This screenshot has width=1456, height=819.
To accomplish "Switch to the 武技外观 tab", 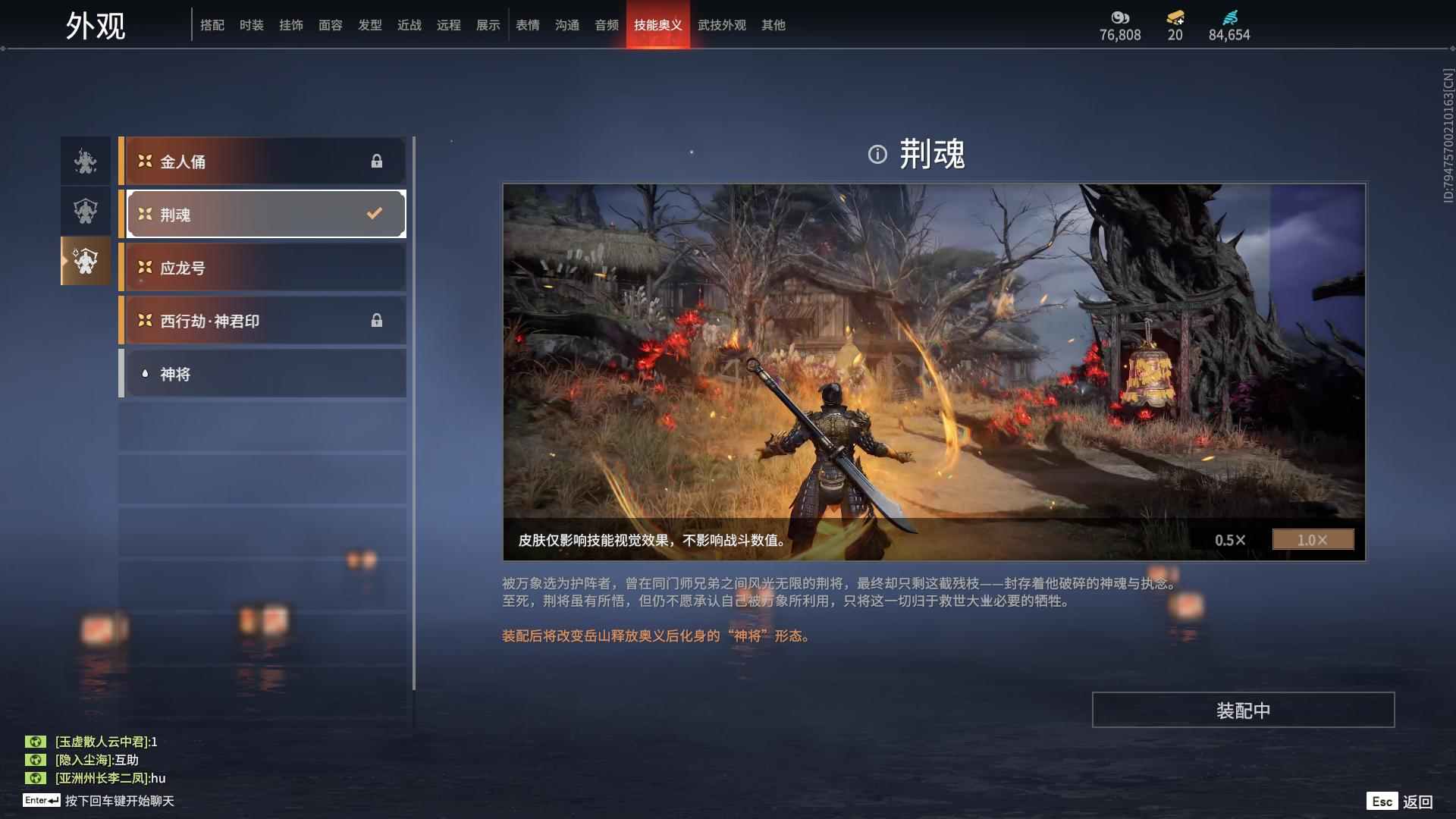I will 721,25.
